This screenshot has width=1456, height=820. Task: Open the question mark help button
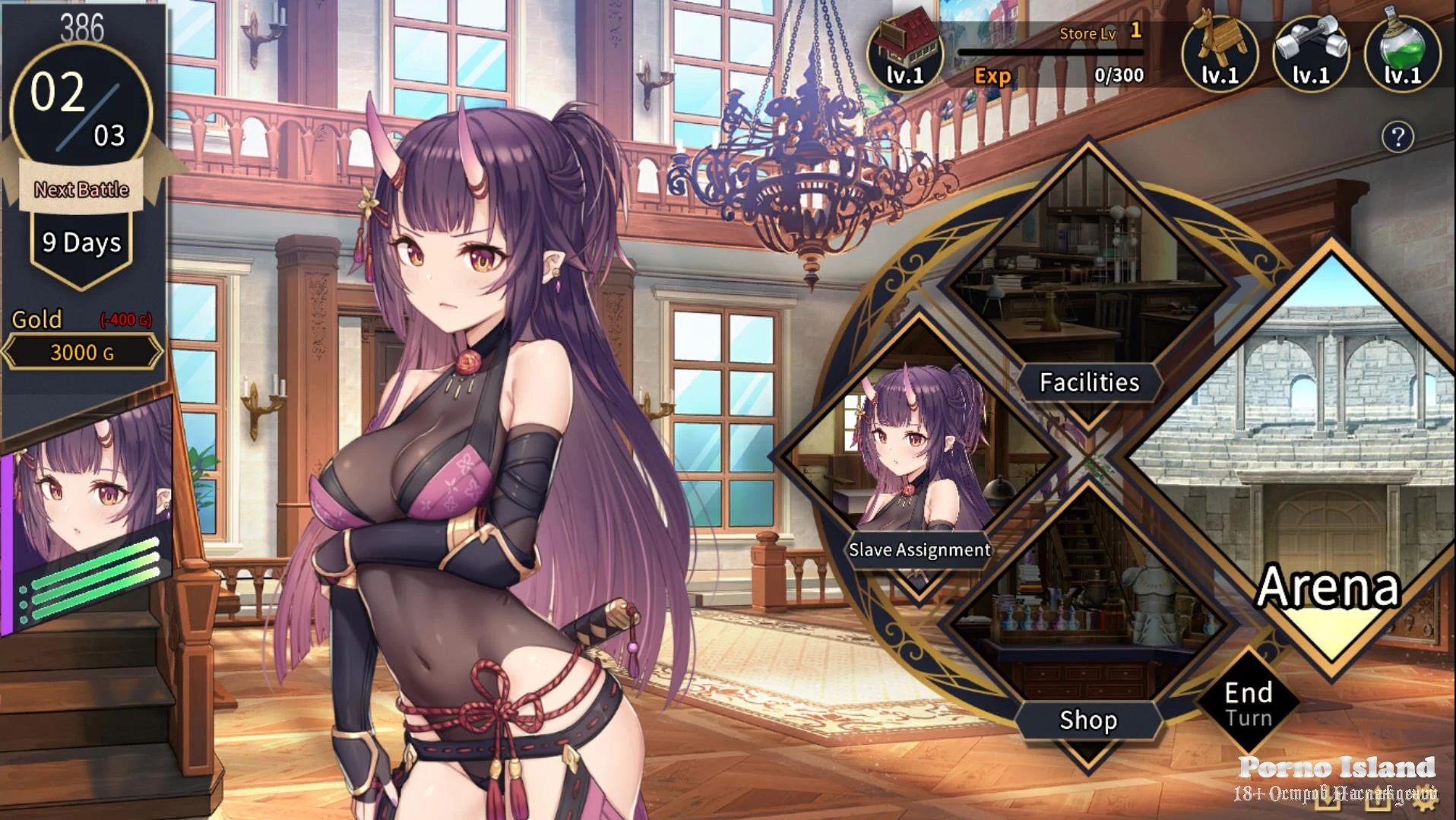tap(1397, 138)
